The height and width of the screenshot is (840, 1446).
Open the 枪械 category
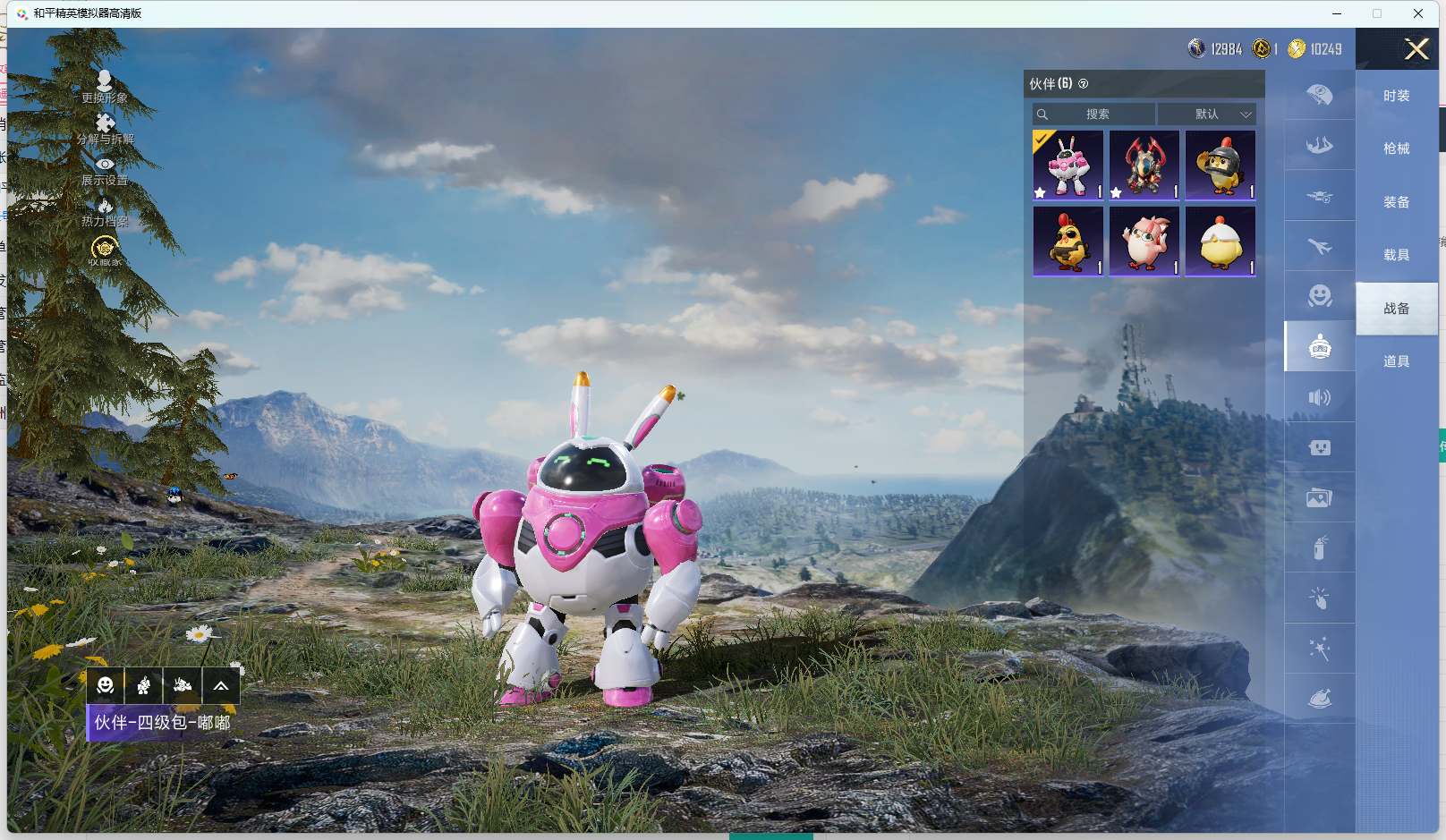tap(1396, 148)
